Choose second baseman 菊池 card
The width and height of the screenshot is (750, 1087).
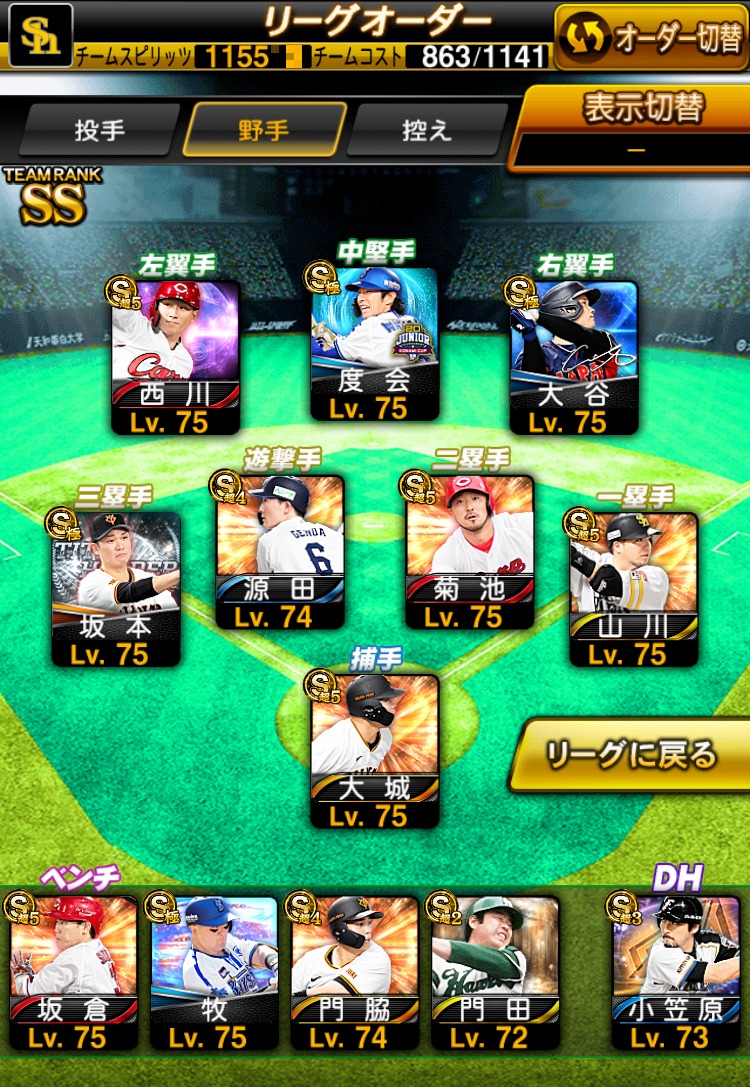pos(469,551)
